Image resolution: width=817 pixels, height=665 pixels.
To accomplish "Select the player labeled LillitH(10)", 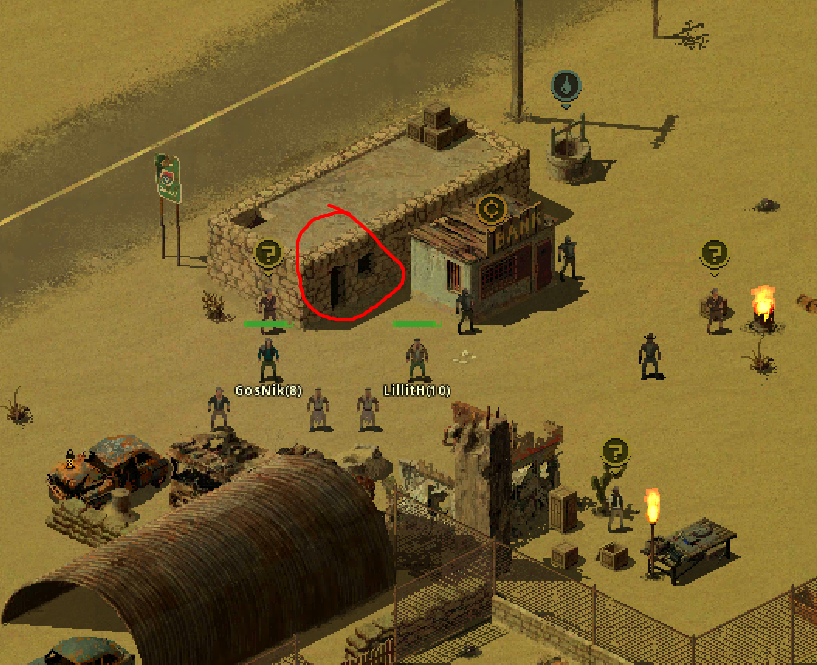I will point(417,359).
